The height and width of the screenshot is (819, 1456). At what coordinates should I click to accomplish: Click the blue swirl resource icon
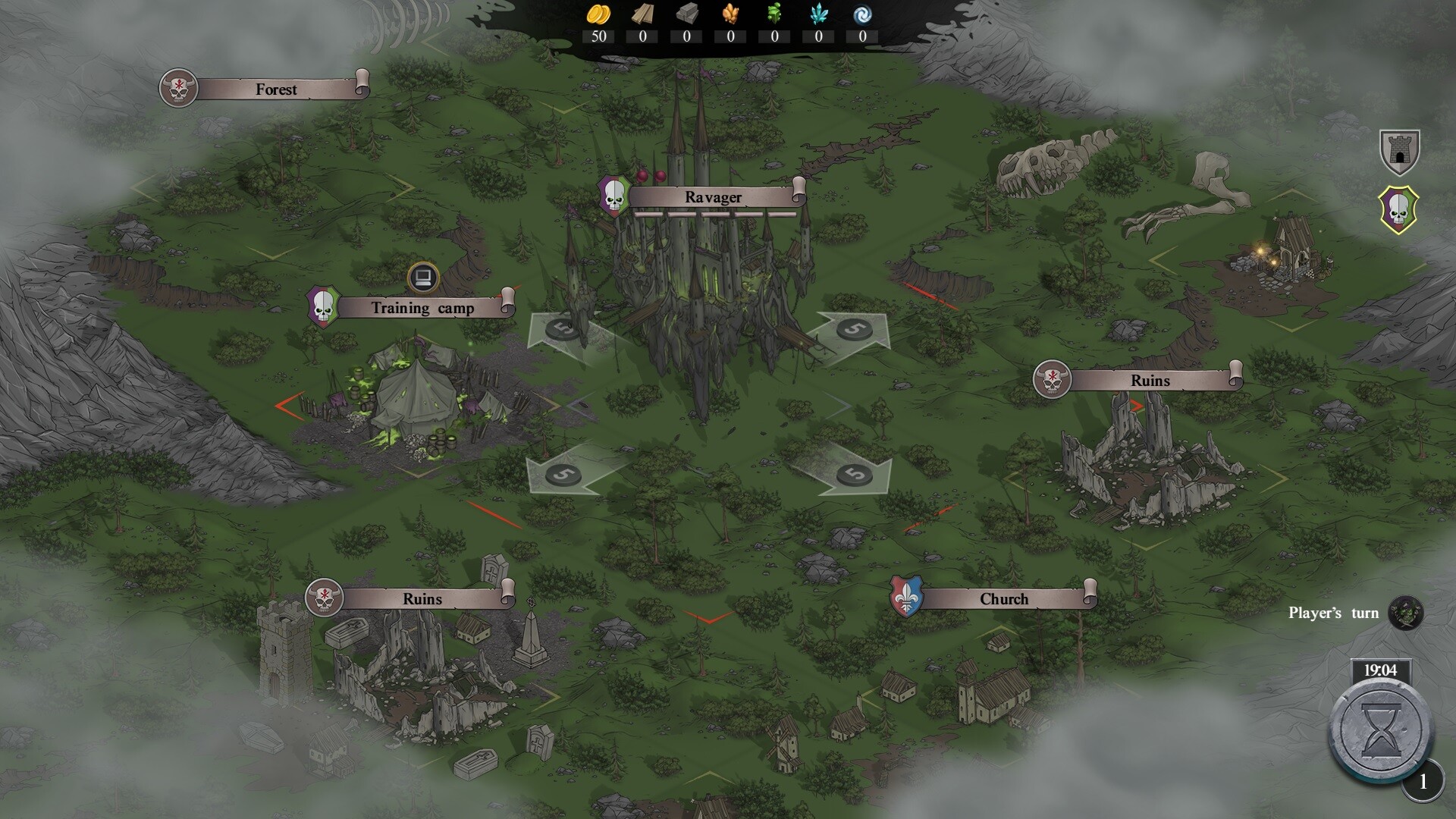pyautogui.click(x=862, y=14)
